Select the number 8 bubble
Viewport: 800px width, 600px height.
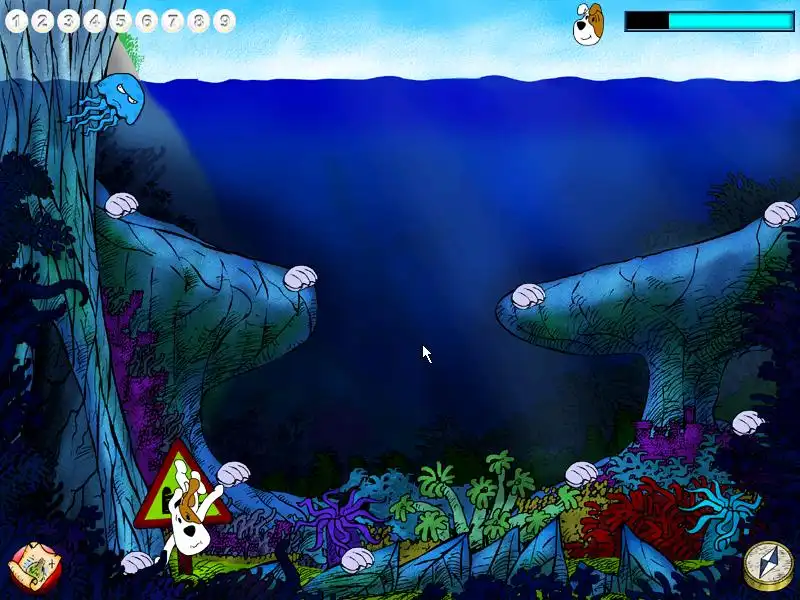tap(199, 20)
